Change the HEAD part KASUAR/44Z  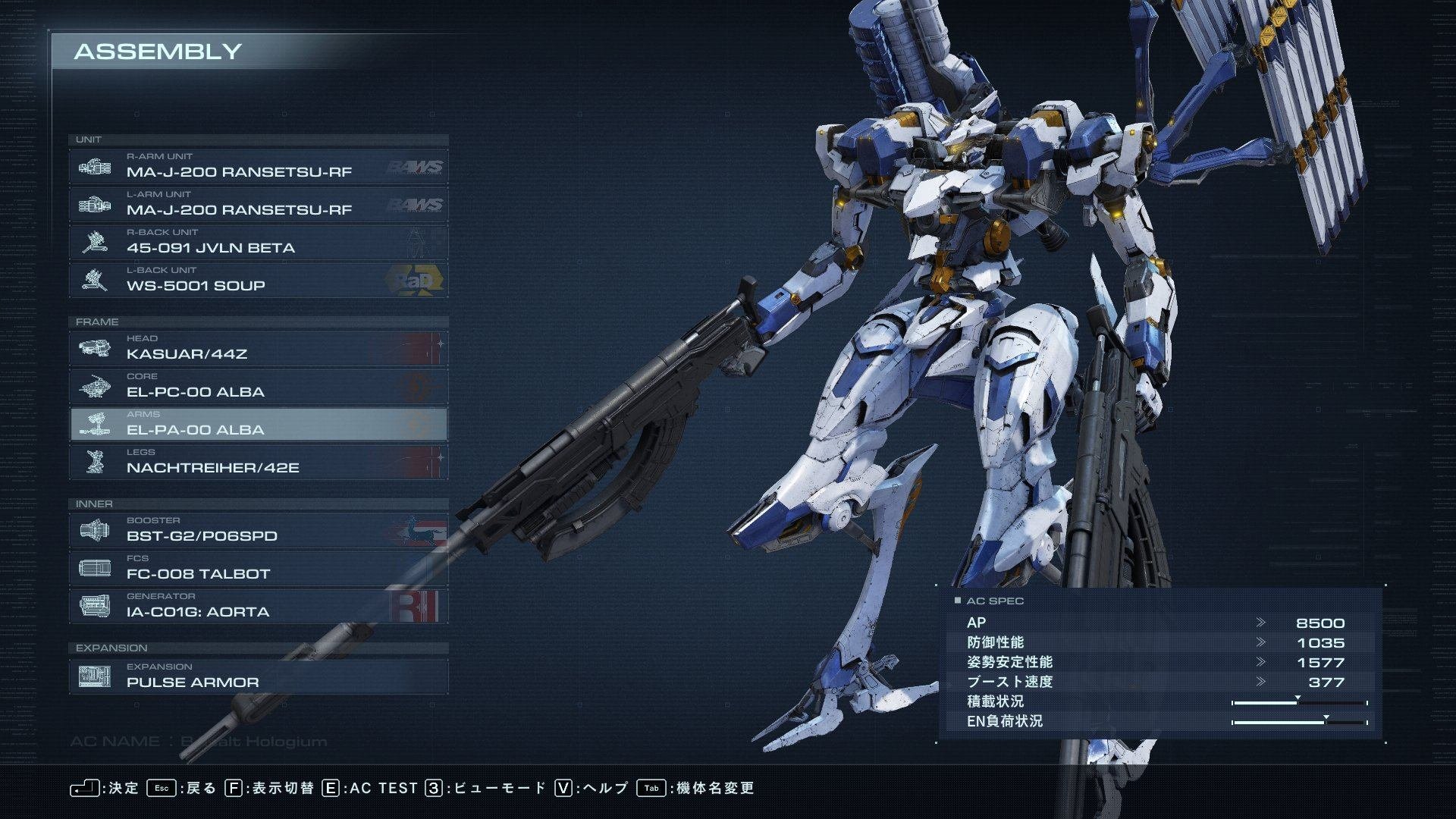coord(258,348)
